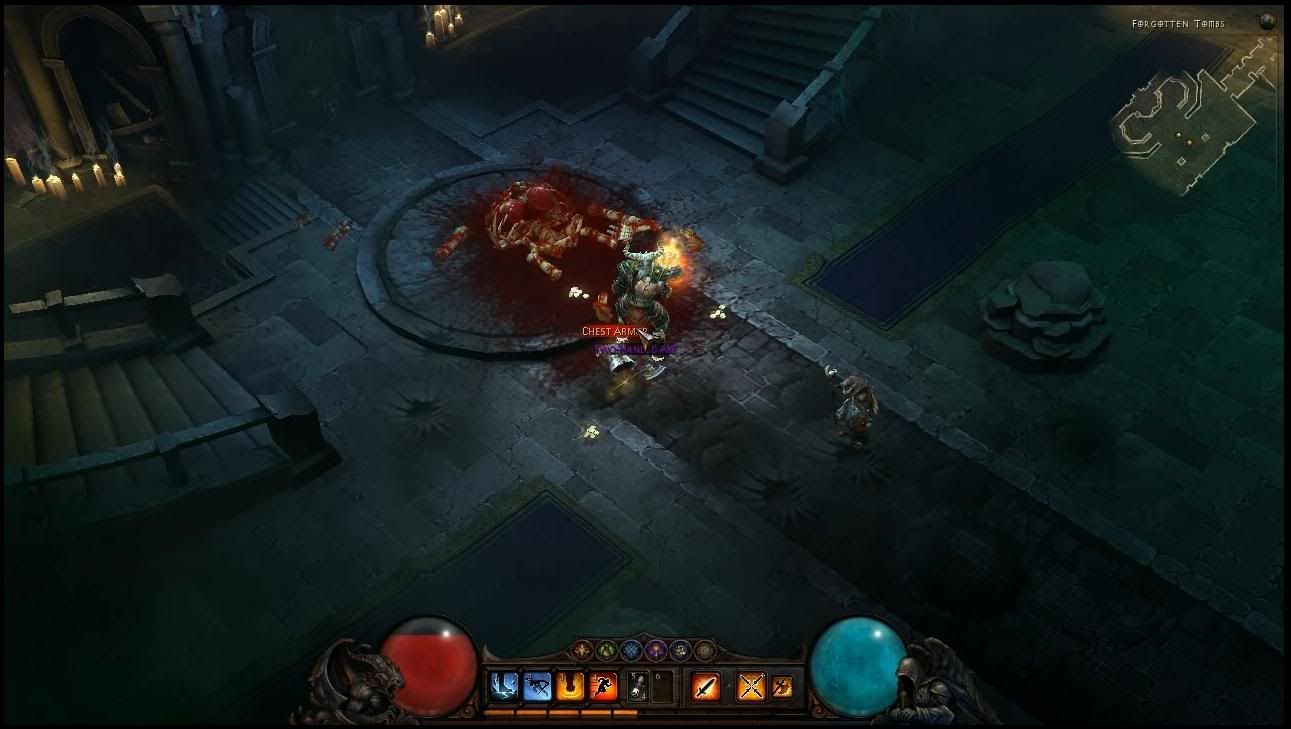Open the purple emblem menu button
Screen dimensions: 1291x729
pos(656,650)
